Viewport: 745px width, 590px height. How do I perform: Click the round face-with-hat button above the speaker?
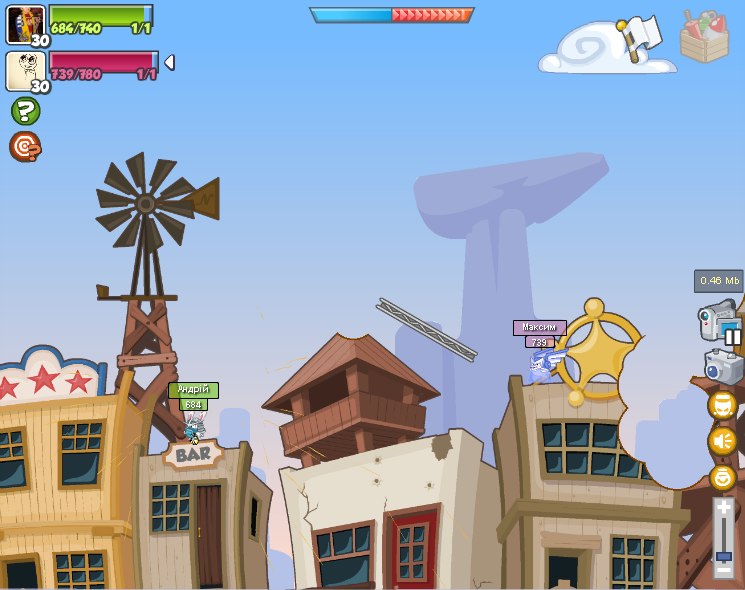click(722, 405)
